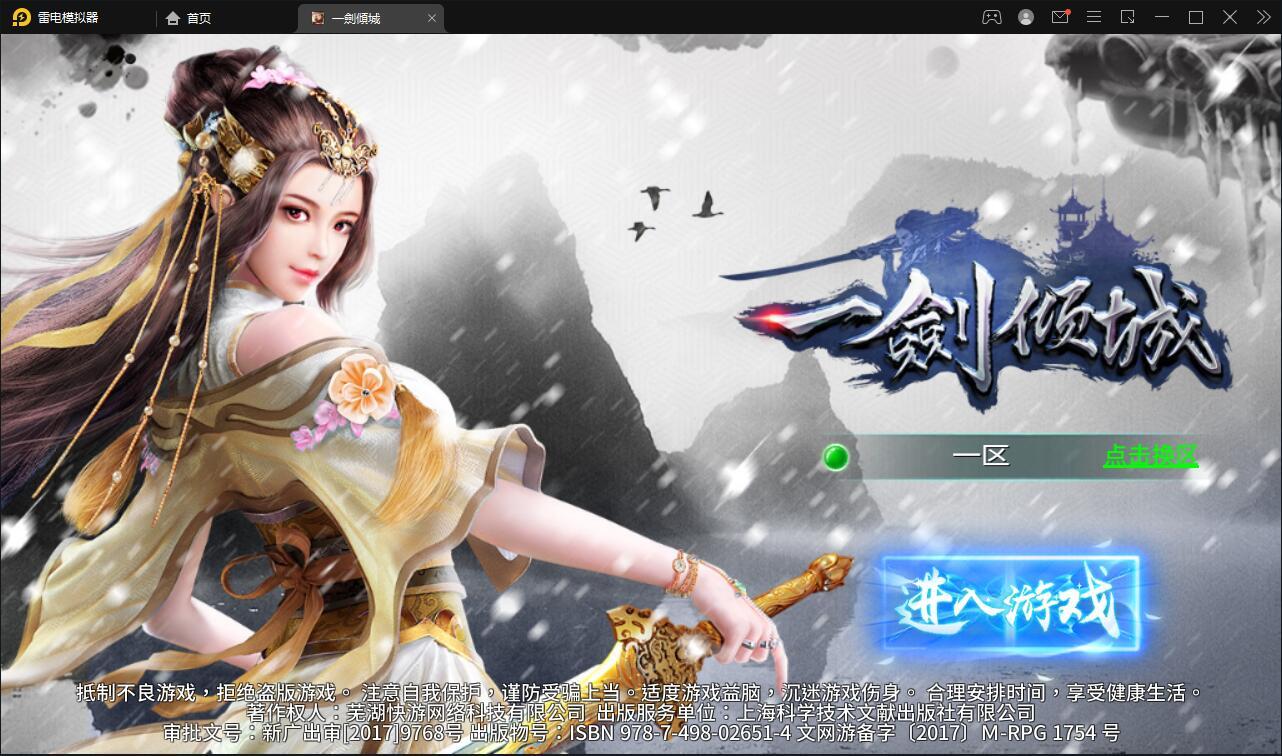Click the game icon on the 一劍傾城 tab

coord(317,17)
